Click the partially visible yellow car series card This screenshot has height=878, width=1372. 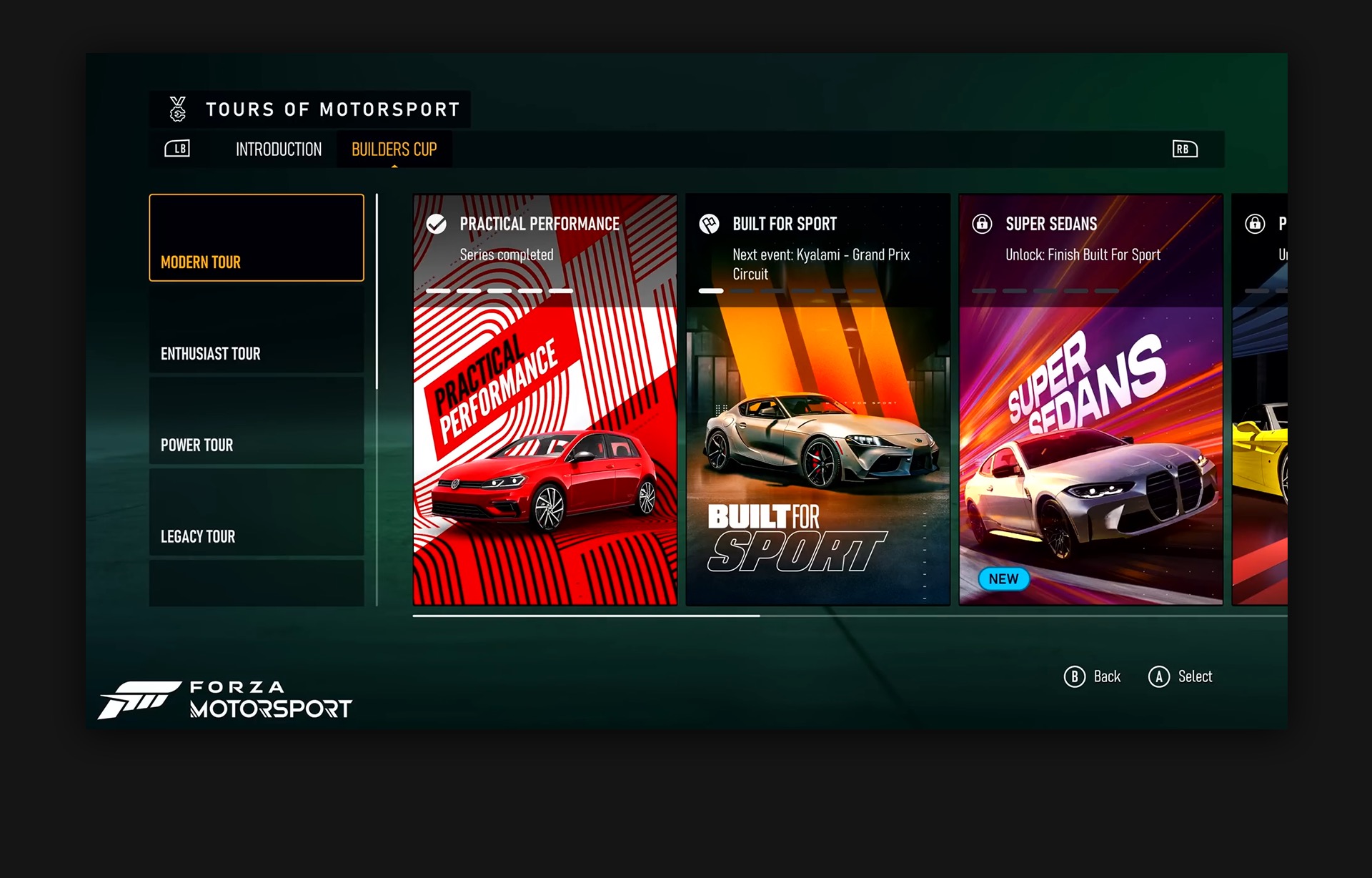pos(1261,400)
